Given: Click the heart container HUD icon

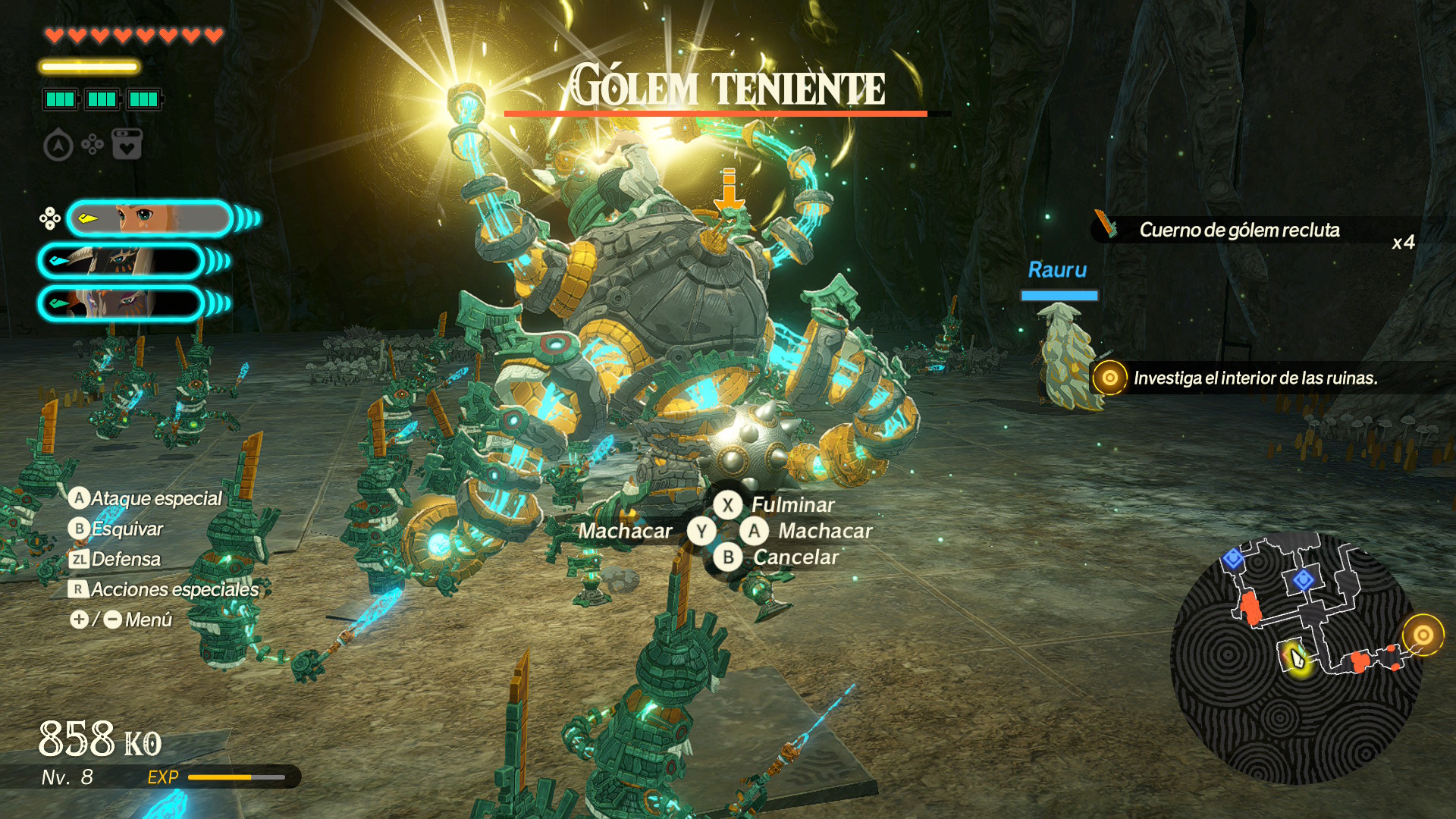Looking at the screenshot, I should point(127,144).
